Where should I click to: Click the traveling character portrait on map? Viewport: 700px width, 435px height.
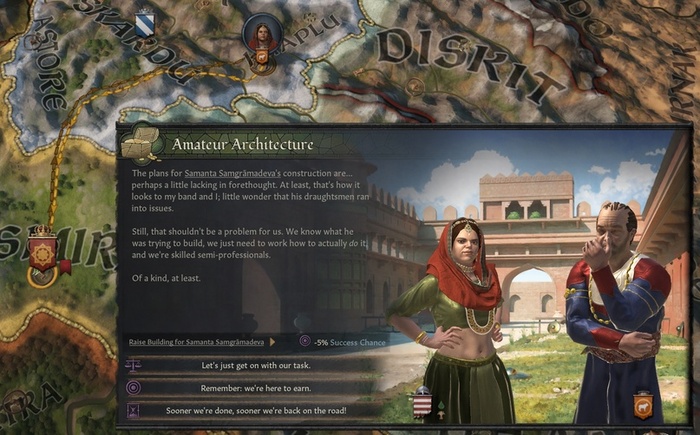[x=262, y=35]
